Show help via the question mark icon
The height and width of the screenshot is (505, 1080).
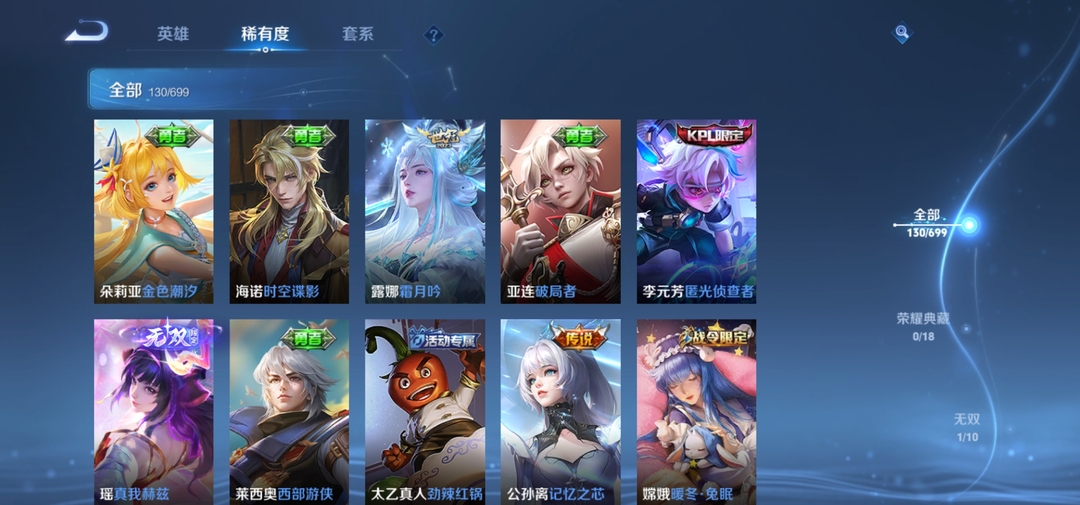[433, 35]
